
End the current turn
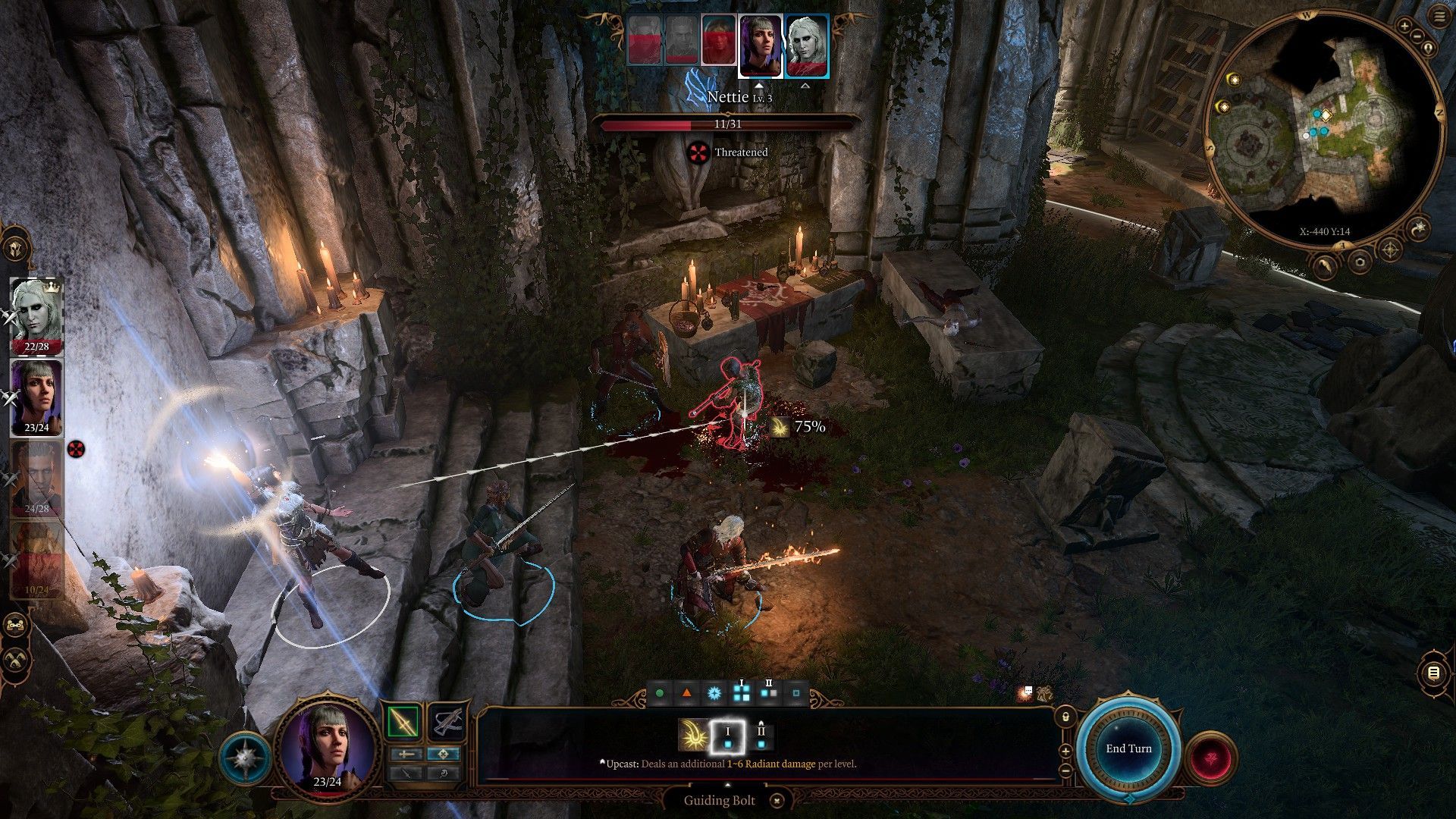[1128, 748]
